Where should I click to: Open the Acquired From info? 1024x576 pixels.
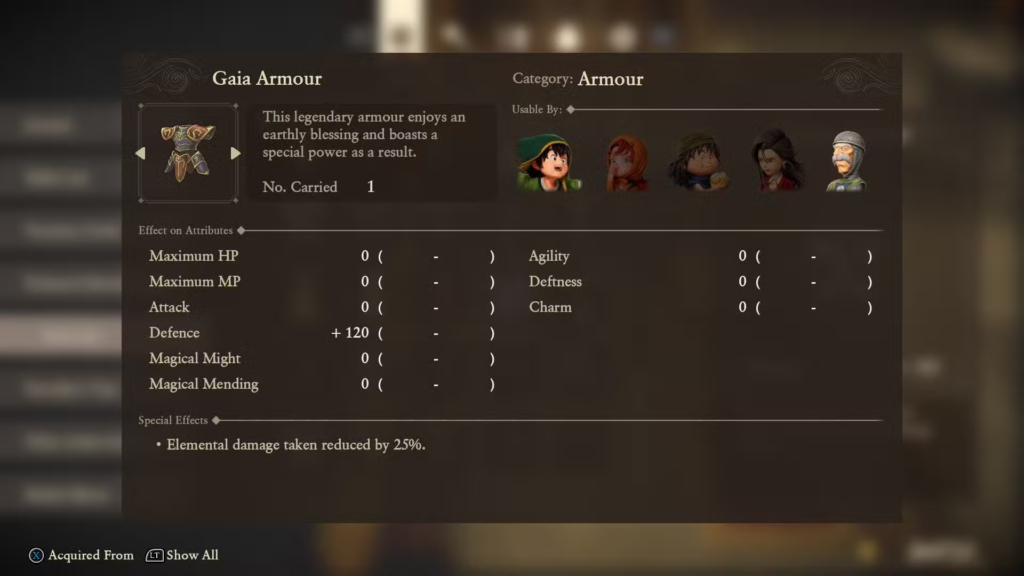click(x=81, y=555)
